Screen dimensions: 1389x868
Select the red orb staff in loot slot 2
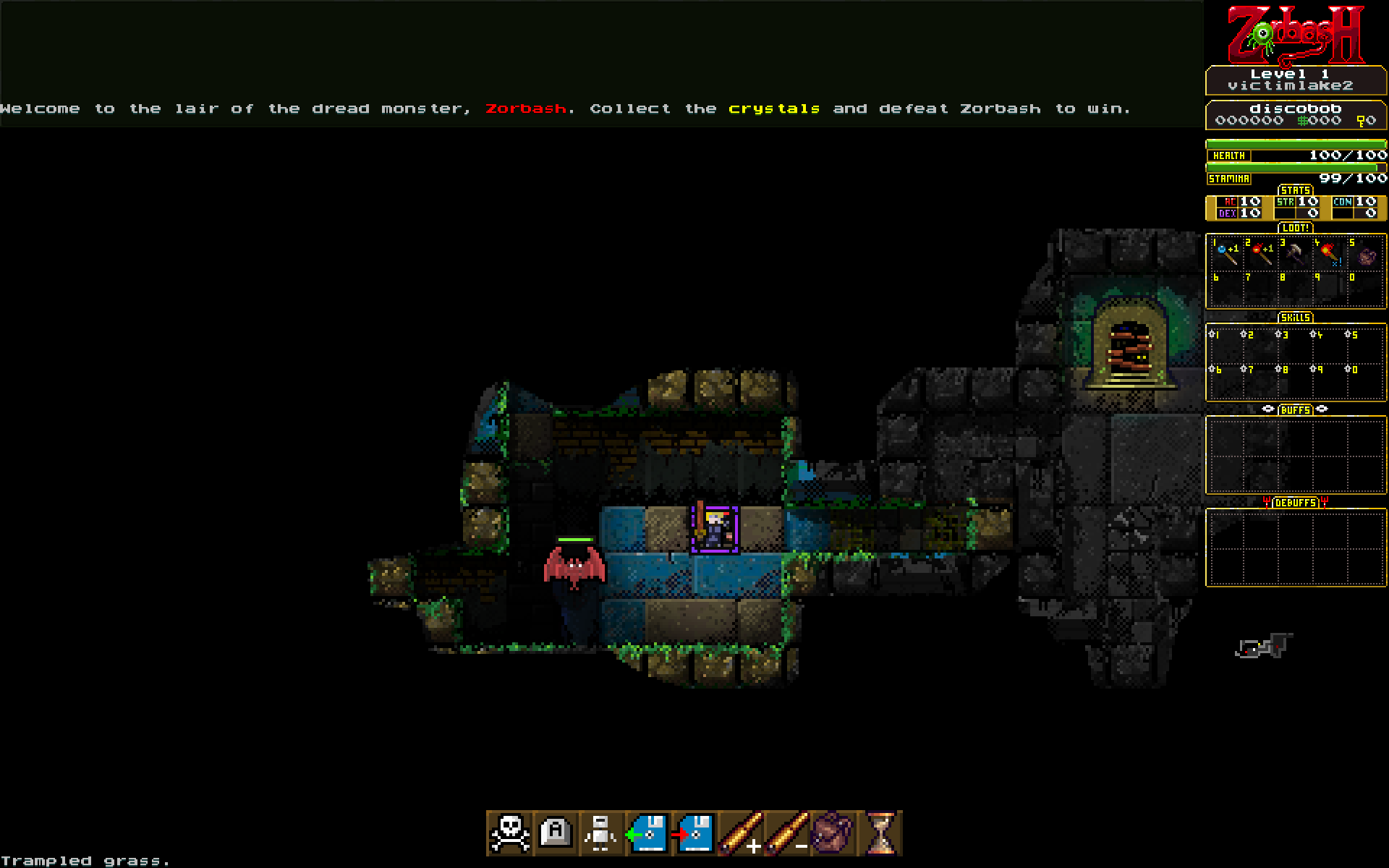tap(1261, 254)
